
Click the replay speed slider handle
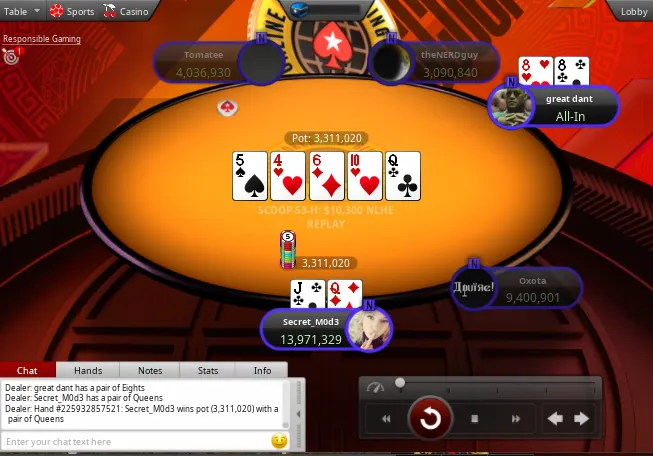click(x=400, y=383)
